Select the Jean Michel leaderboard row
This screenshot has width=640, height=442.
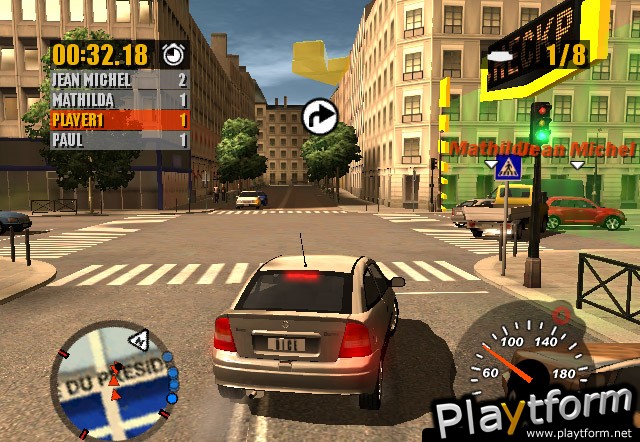[119, 79]
